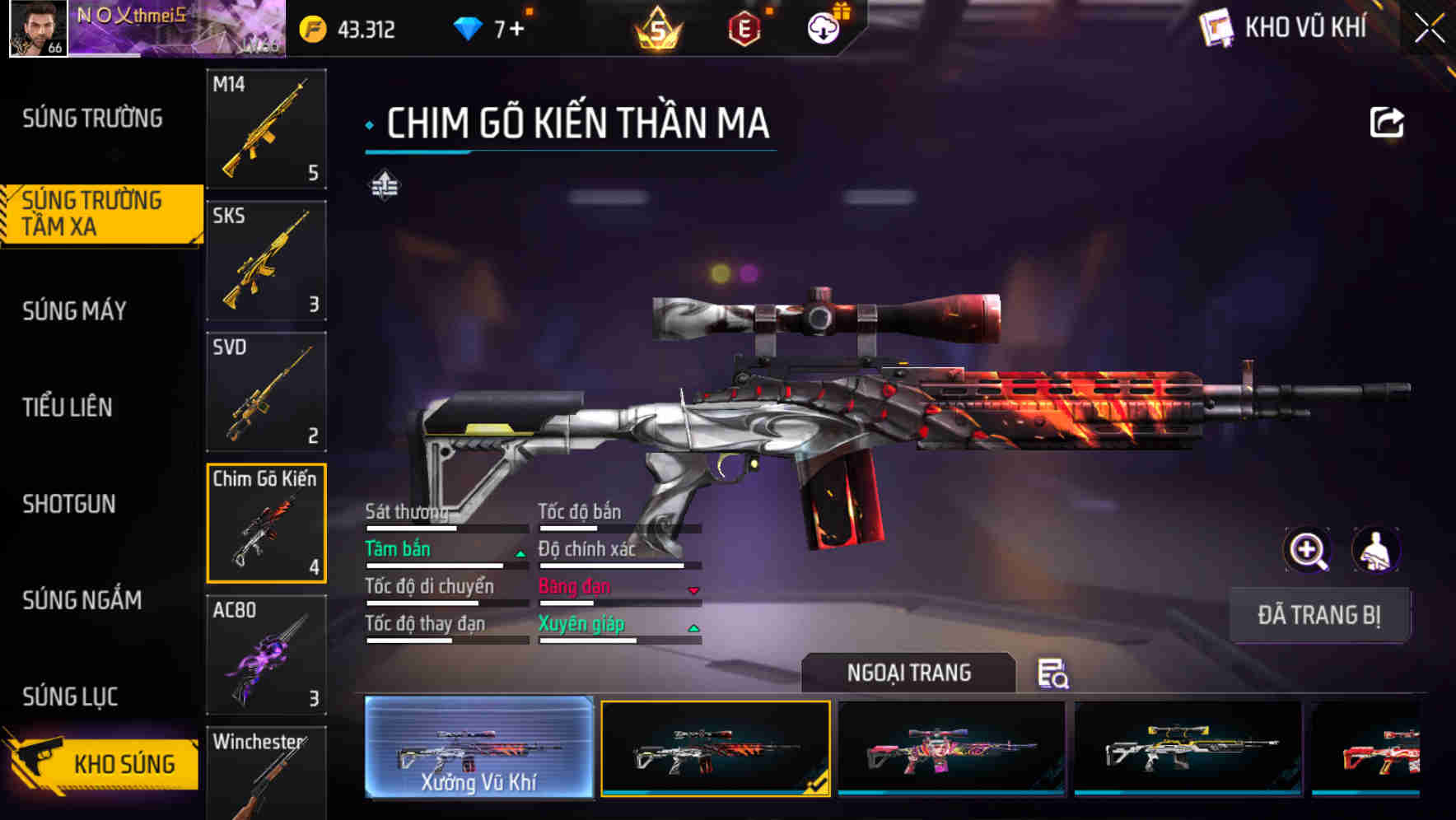
Task: Select the SHOTGUN category
Action: tap(70, 504)
